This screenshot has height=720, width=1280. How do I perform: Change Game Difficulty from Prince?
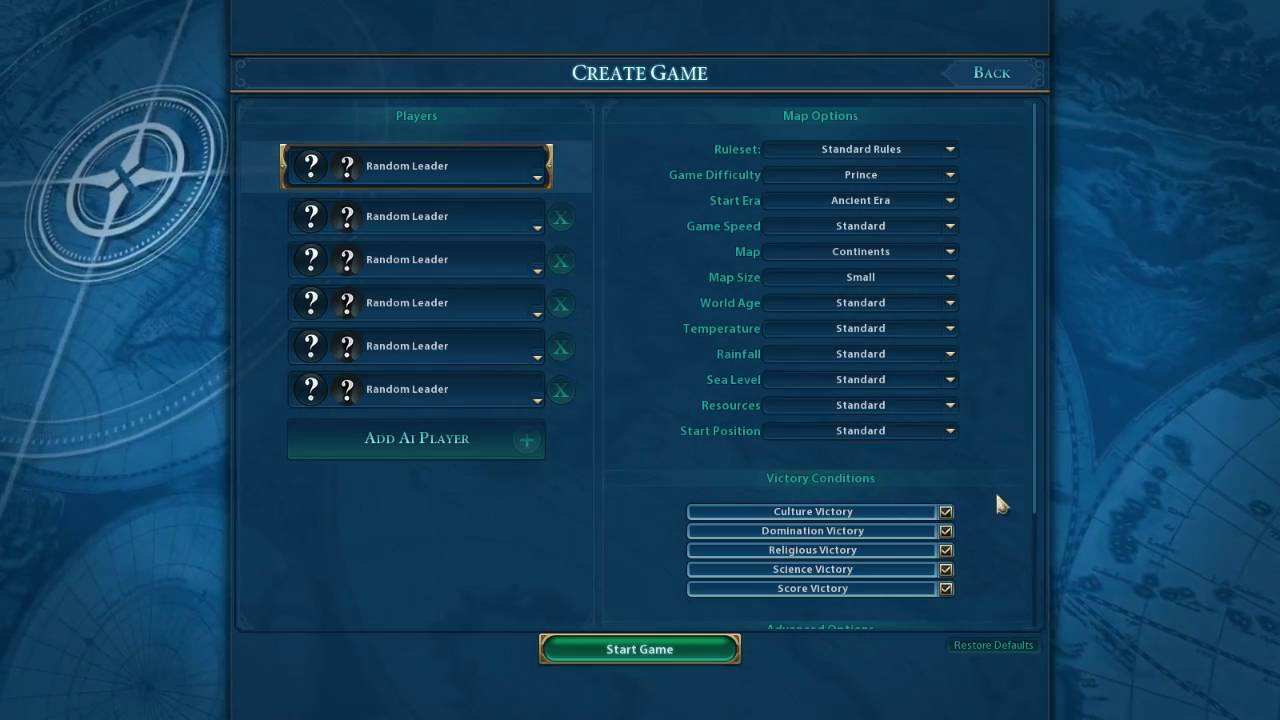861,175
